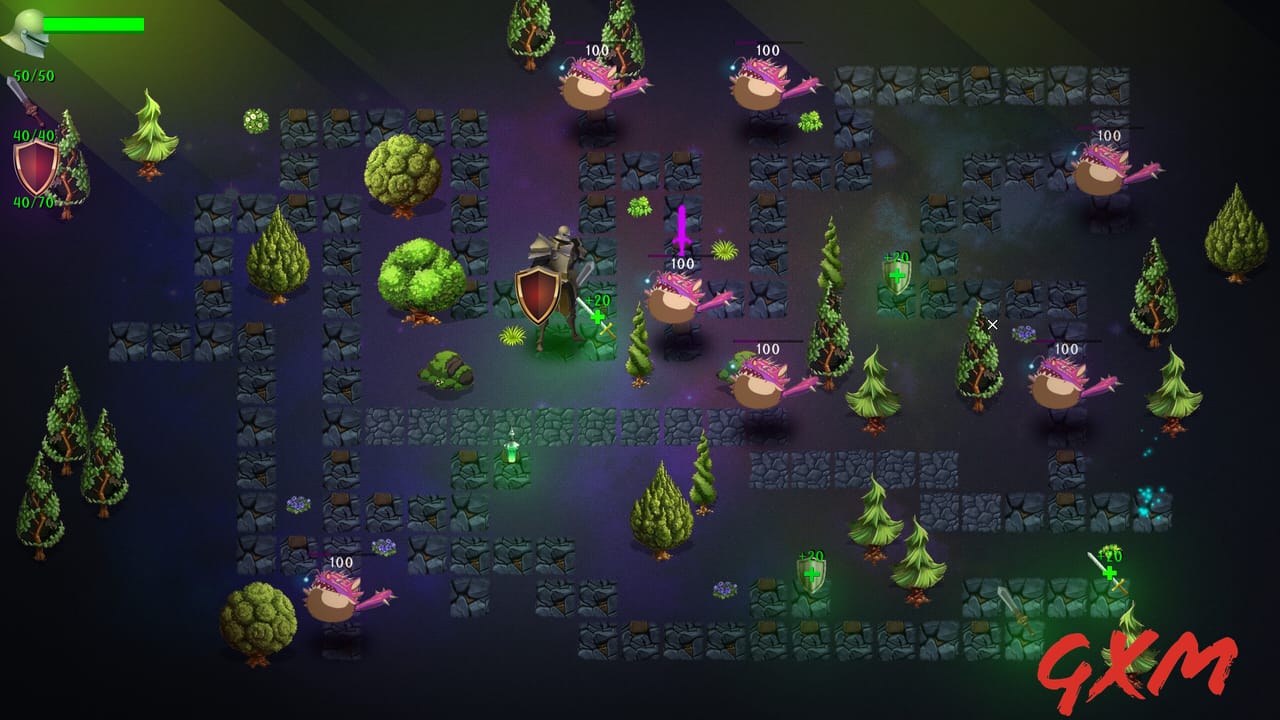Select the monster beneath the purple sword indicator
Viewport: 1280px width, 720px height.
(x=675, y=305)
